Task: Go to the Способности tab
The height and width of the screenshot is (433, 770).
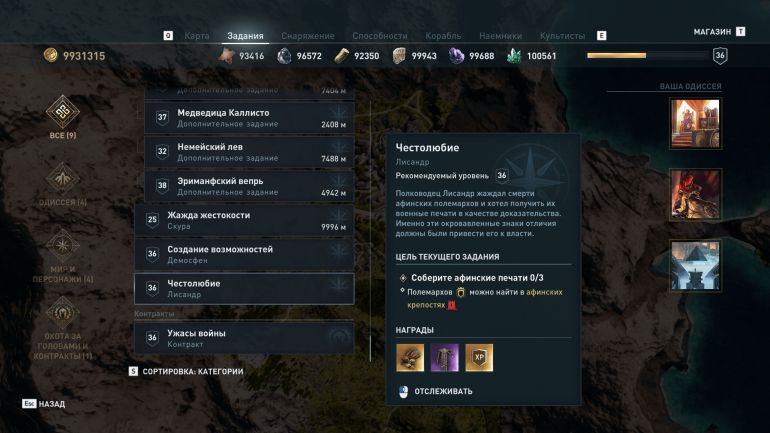Action: coord(379,36)
